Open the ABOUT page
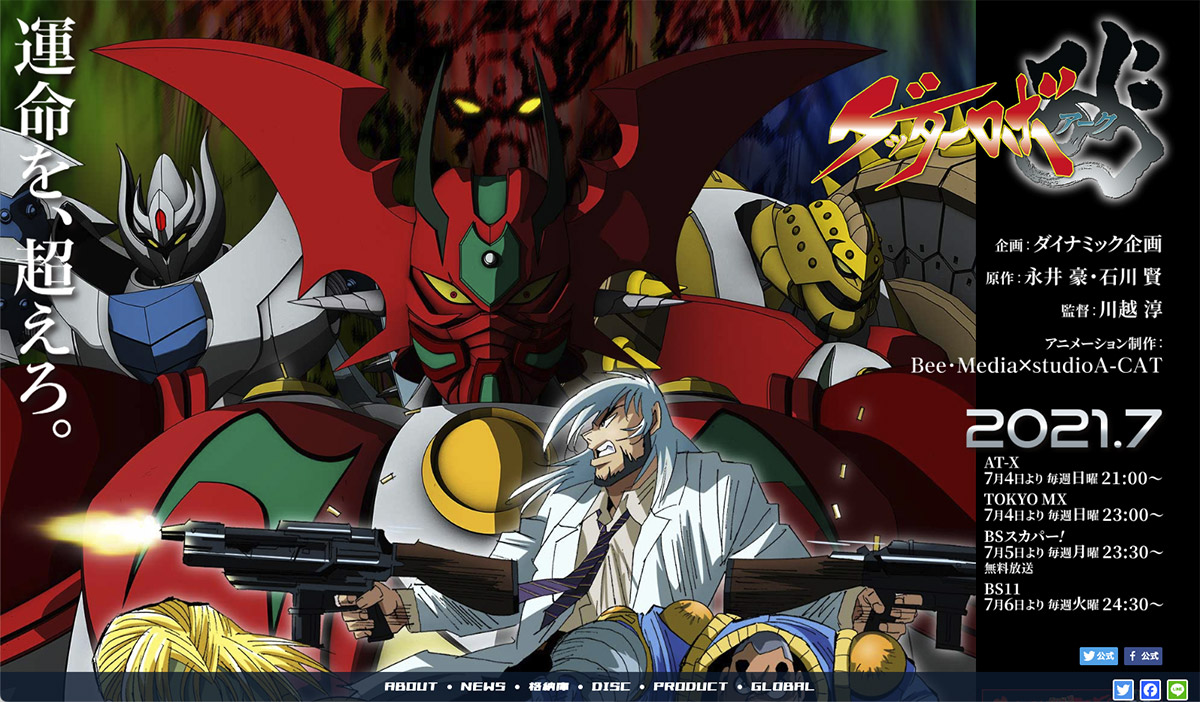This screenshot has width=1200, height=702. (411, 686)
